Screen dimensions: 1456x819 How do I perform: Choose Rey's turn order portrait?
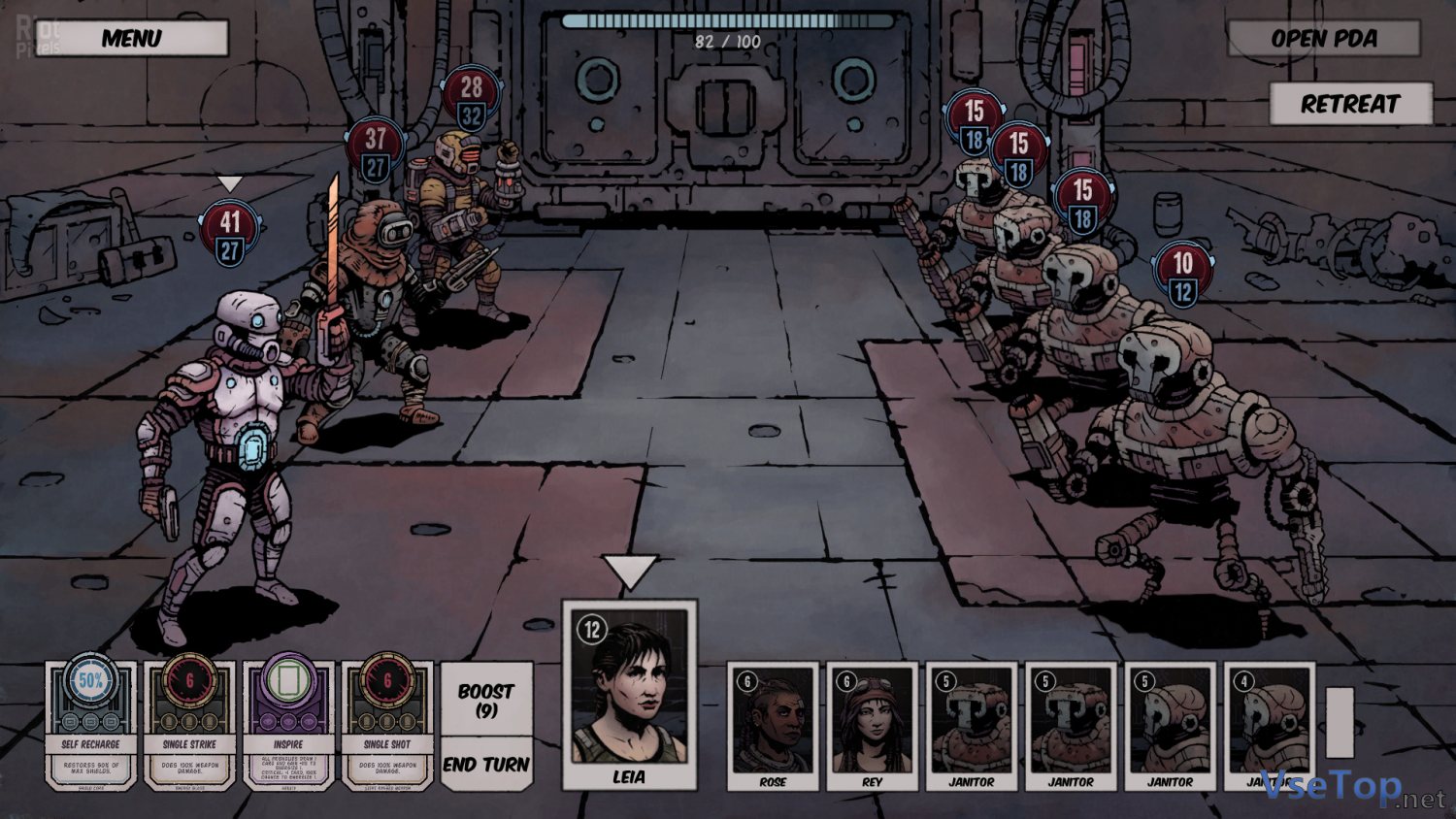tap(872, 726)
